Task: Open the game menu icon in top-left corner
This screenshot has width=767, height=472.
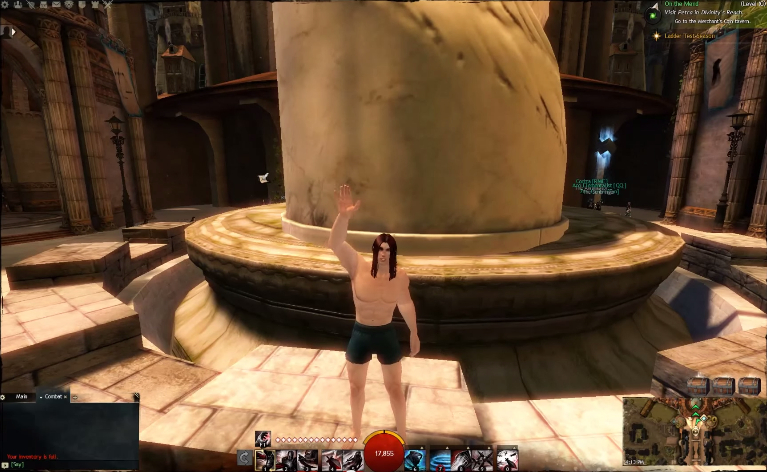Action: (x=6, y=6)
